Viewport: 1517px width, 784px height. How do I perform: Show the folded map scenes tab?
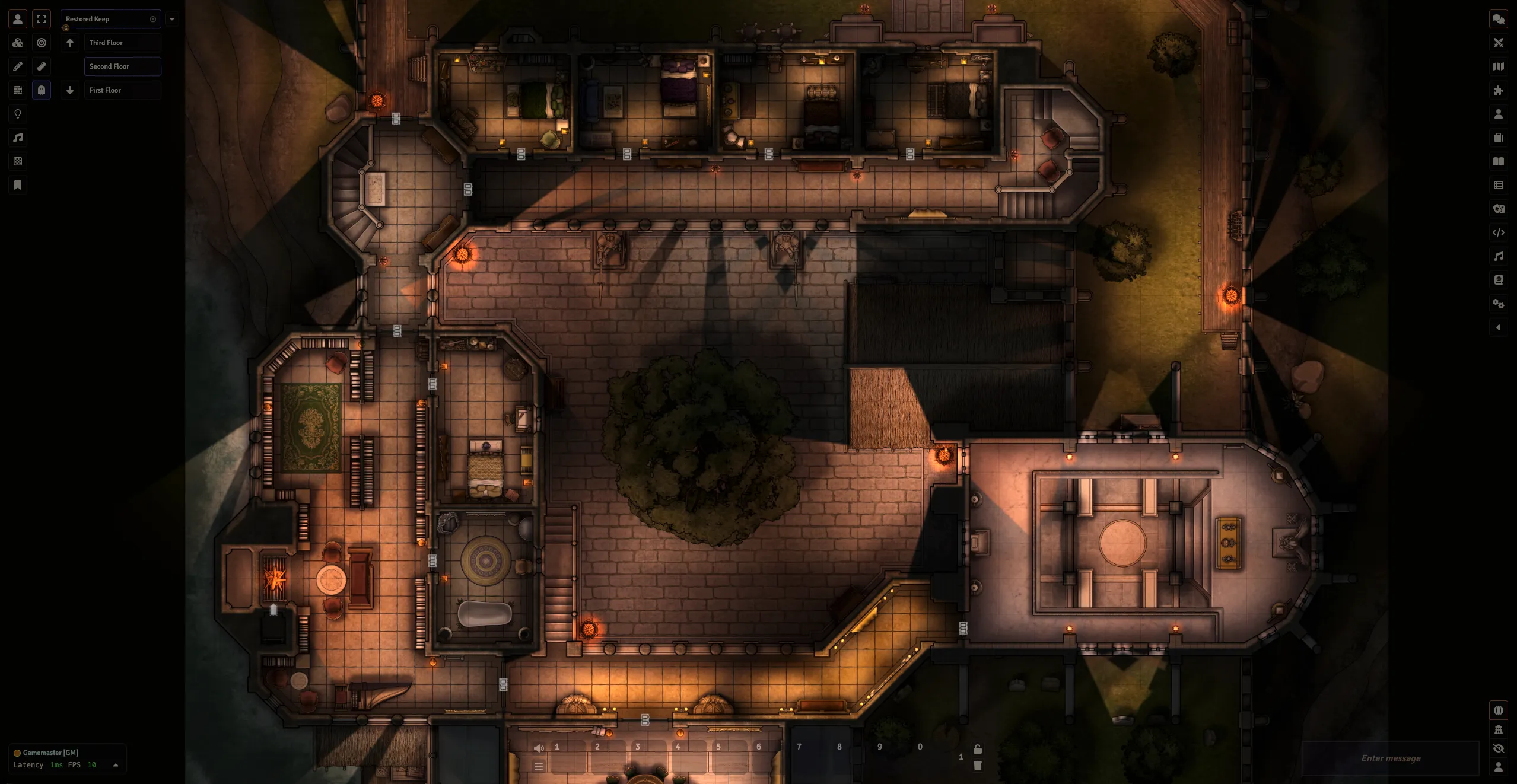[x=1499, y=66]
